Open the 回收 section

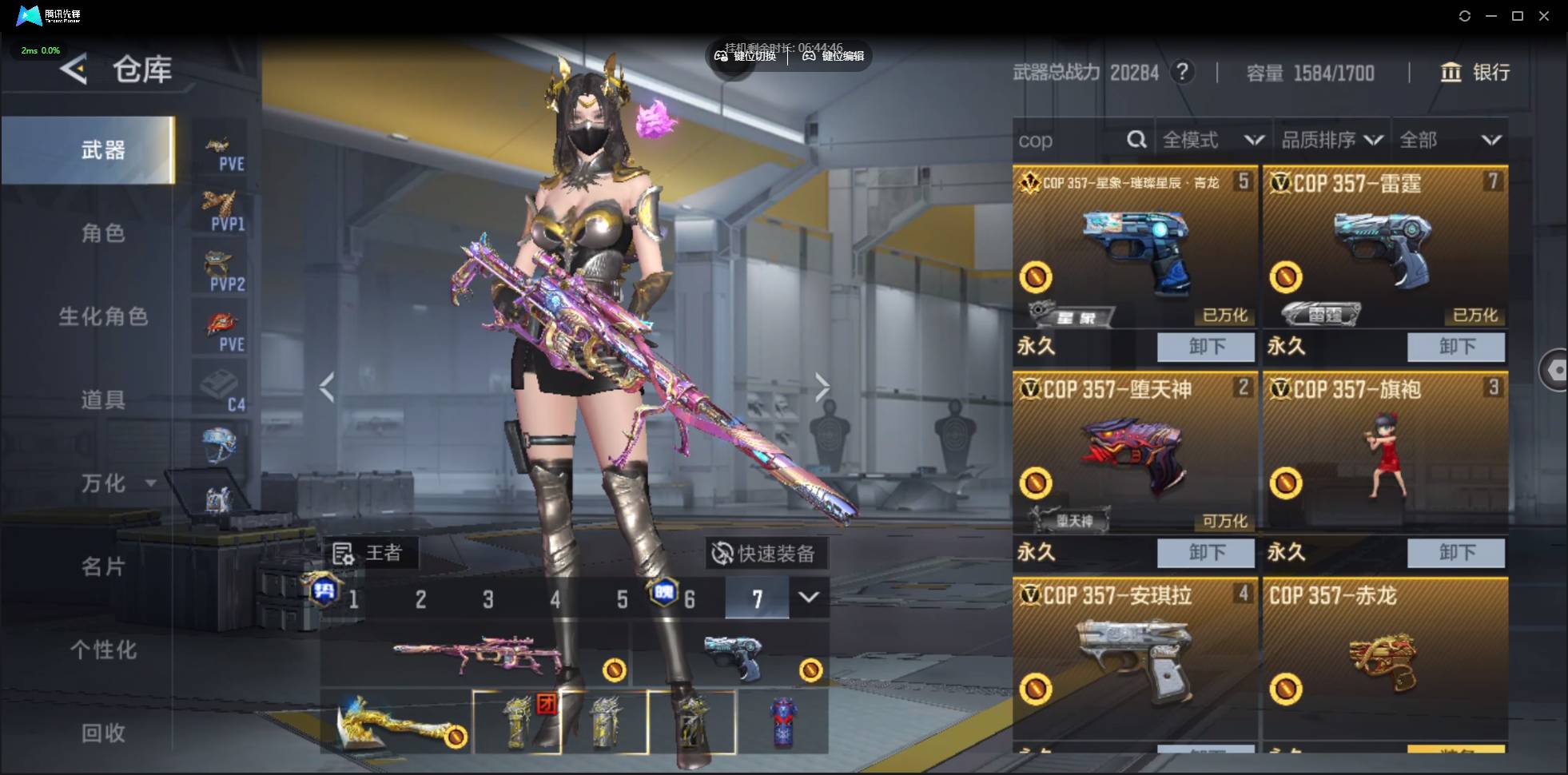tap(103, 733)
